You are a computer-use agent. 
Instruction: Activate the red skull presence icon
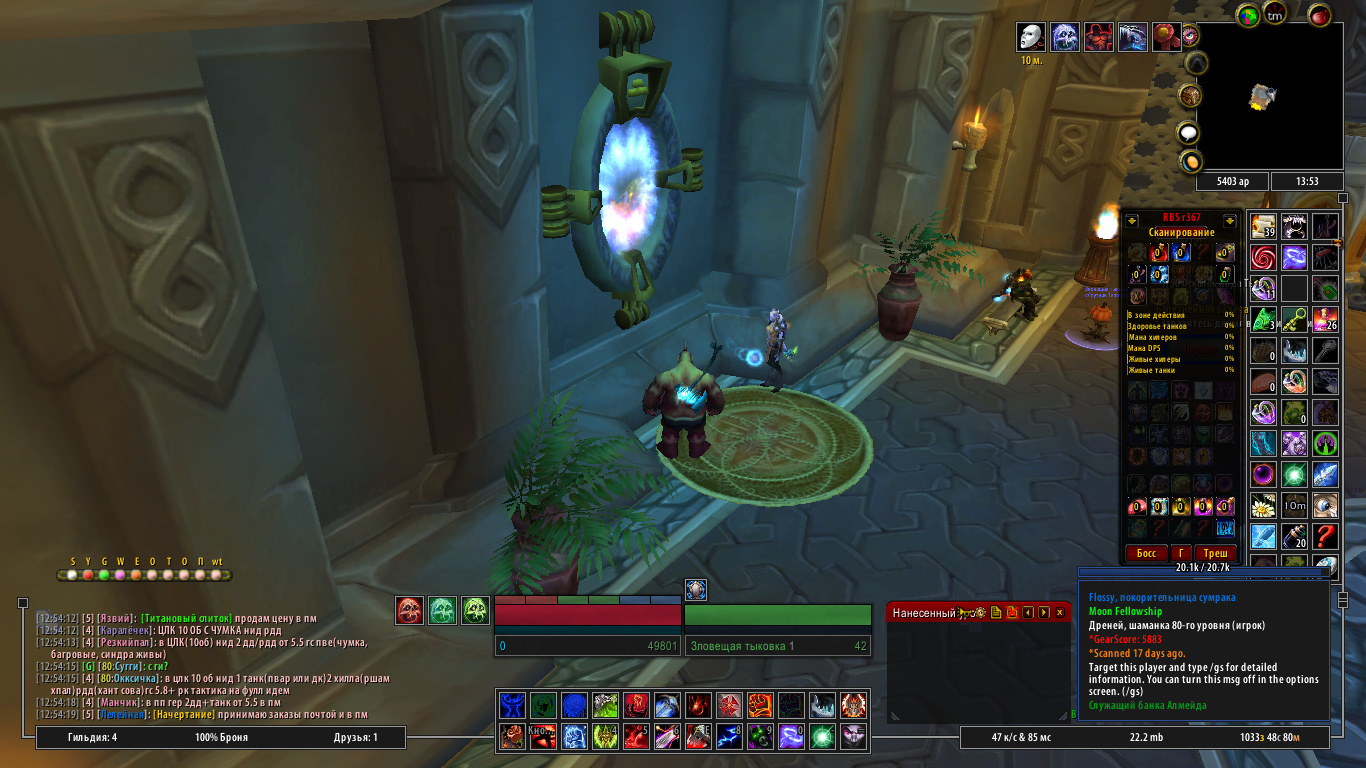pyautogui.click(x=409, y=610)
